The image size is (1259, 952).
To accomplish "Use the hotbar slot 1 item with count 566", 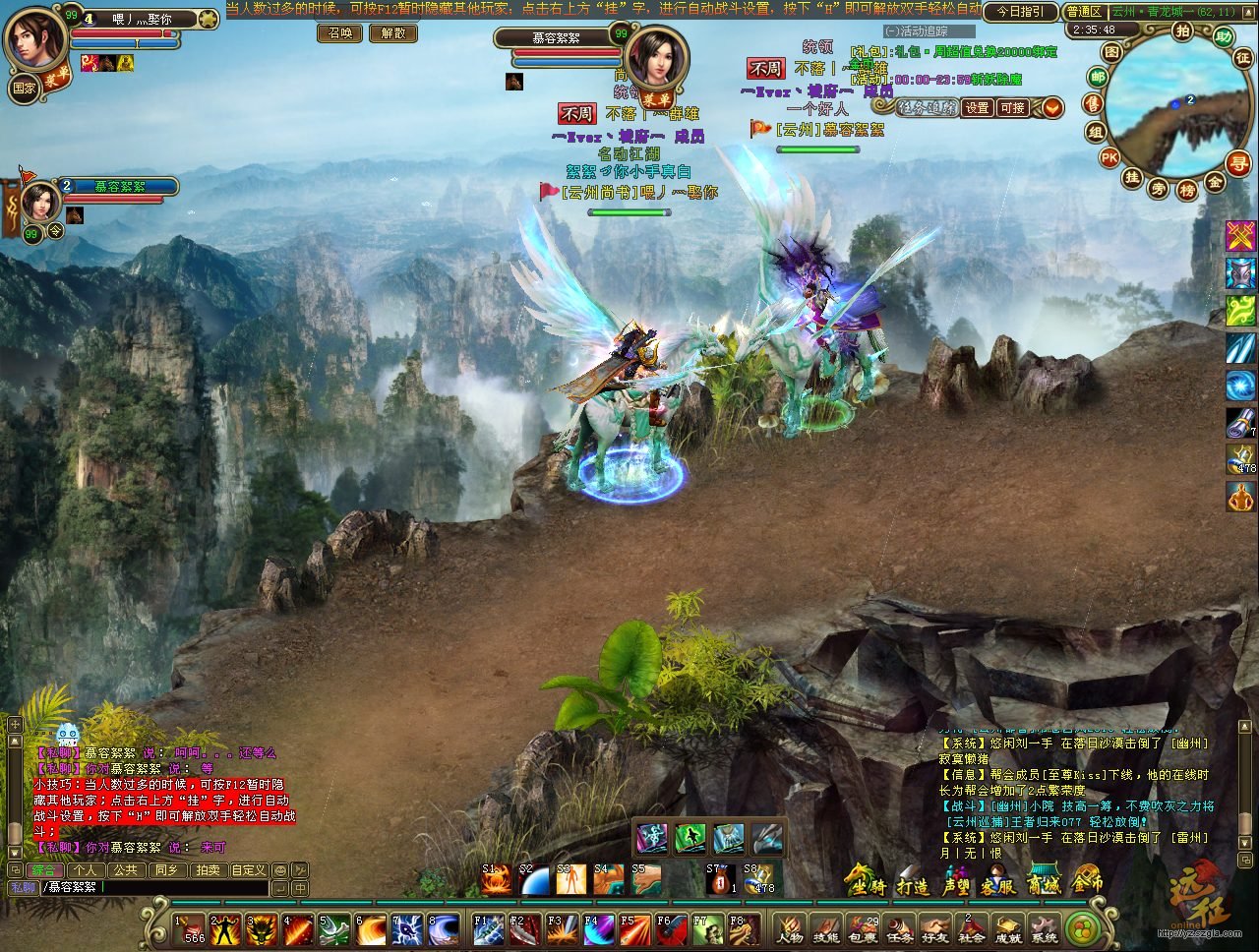I will [189, 928].
